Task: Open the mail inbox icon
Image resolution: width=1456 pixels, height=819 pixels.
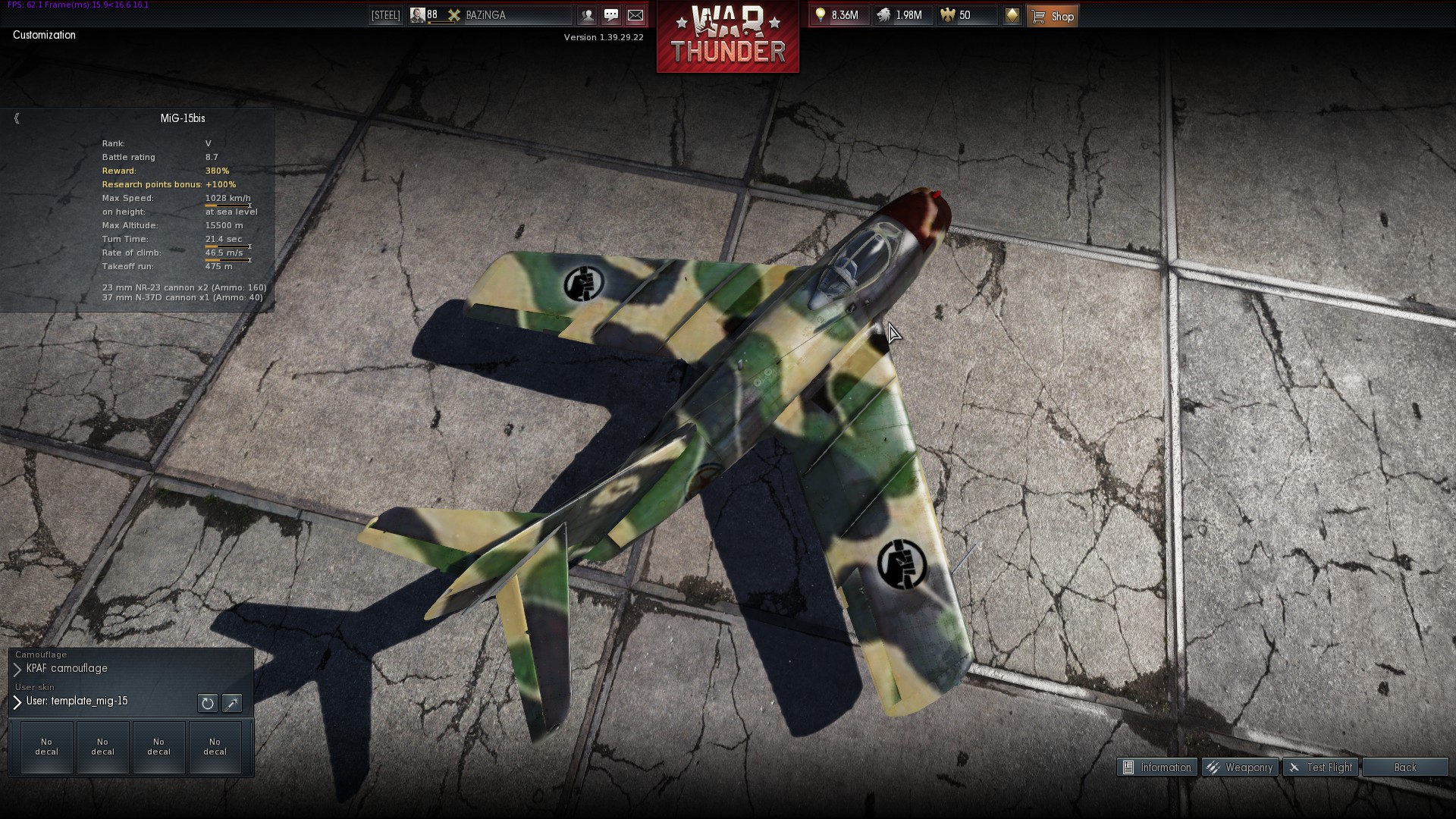Action: click(x=635, y=15)
